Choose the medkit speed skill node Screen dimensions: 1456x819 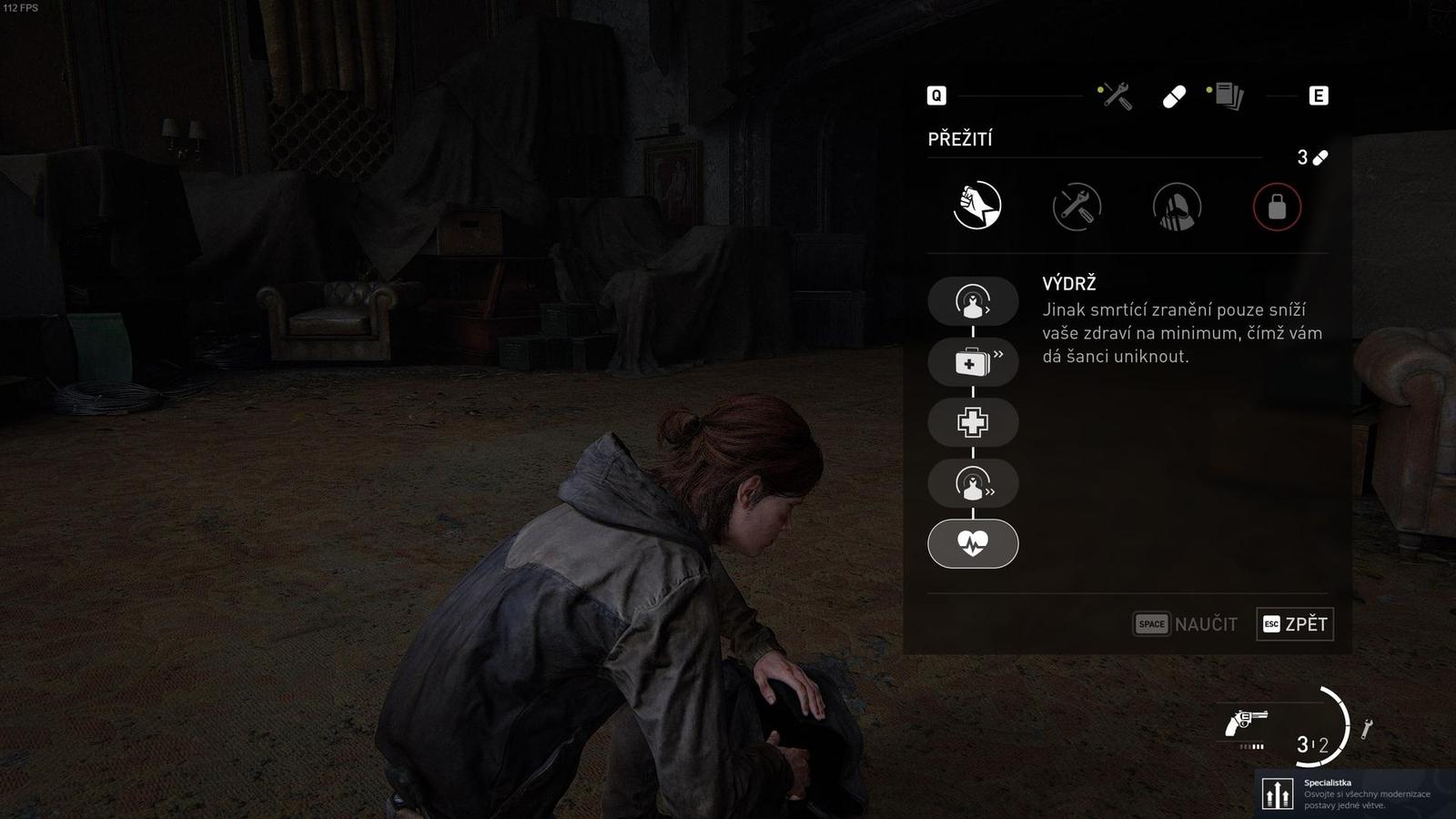(x=973, y=362)
